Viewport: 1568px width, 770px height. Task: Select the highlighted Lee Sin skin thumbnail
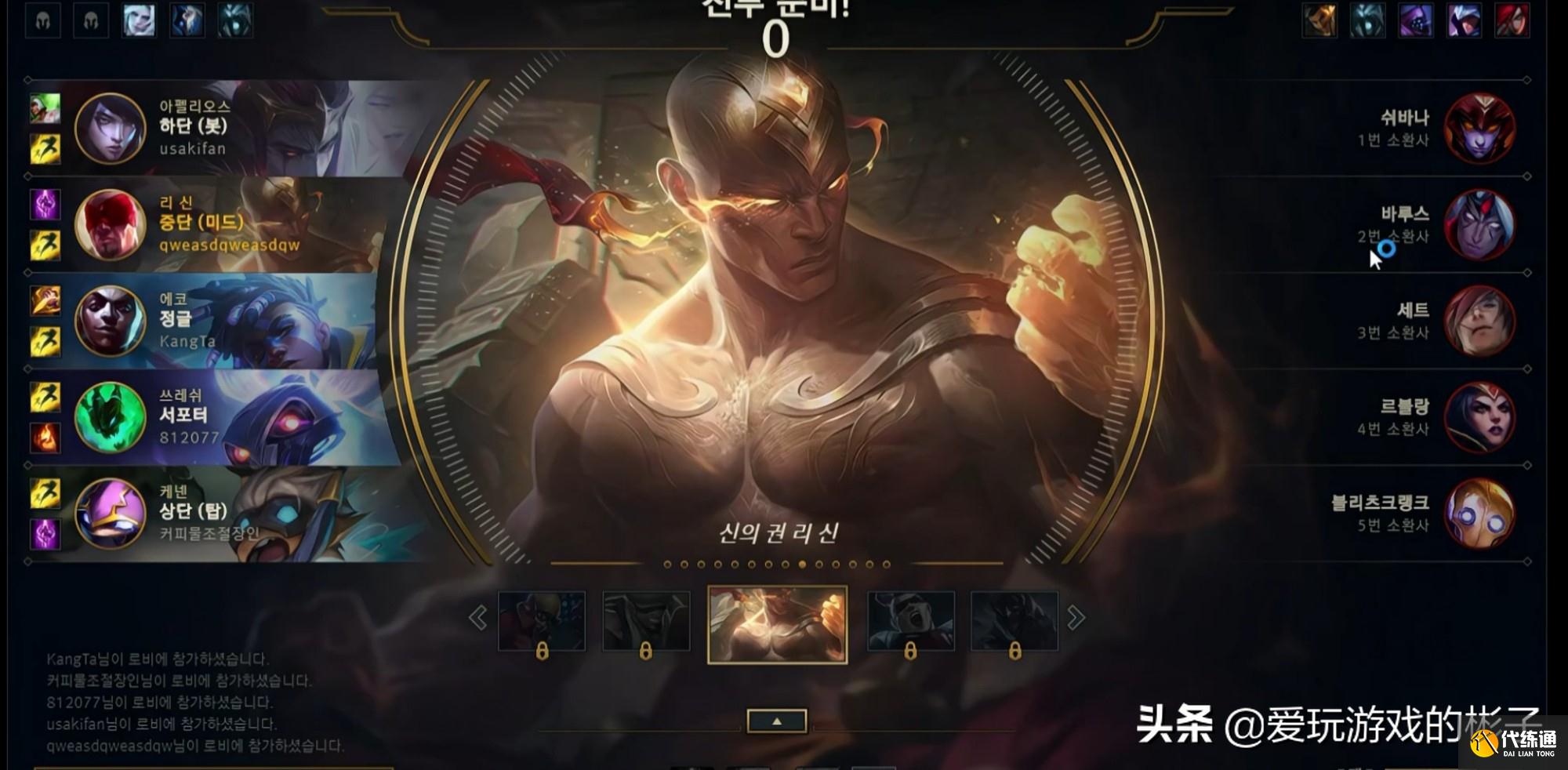point(776,622)
